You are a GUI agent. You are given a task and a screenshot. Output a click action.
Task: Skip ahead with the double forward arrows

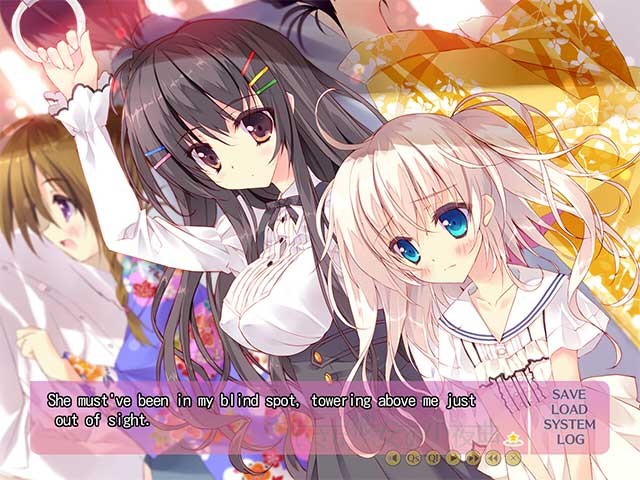[473, 458]
